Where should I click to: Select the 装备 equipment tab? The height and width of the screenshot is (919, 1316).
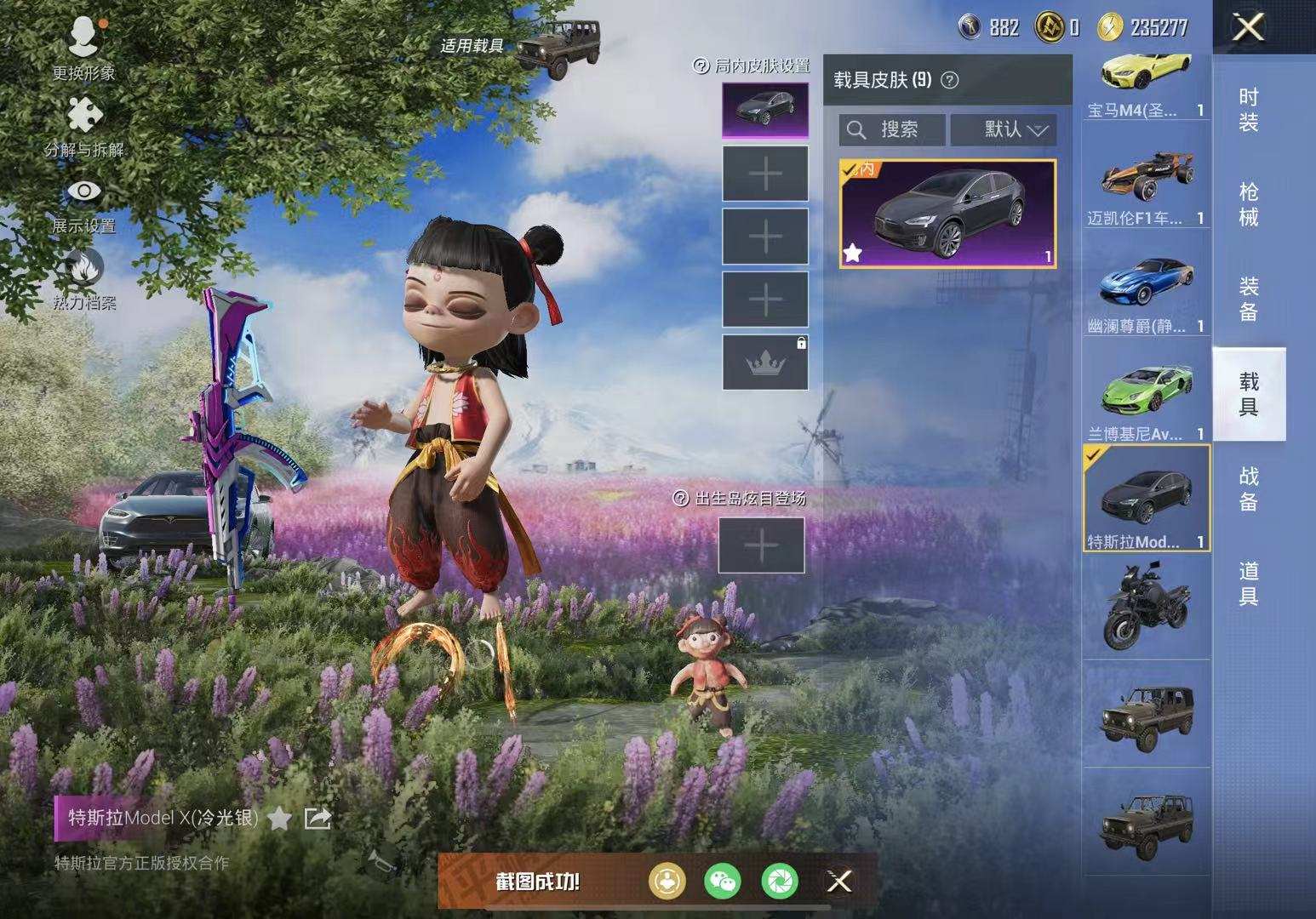(1248, 300)
